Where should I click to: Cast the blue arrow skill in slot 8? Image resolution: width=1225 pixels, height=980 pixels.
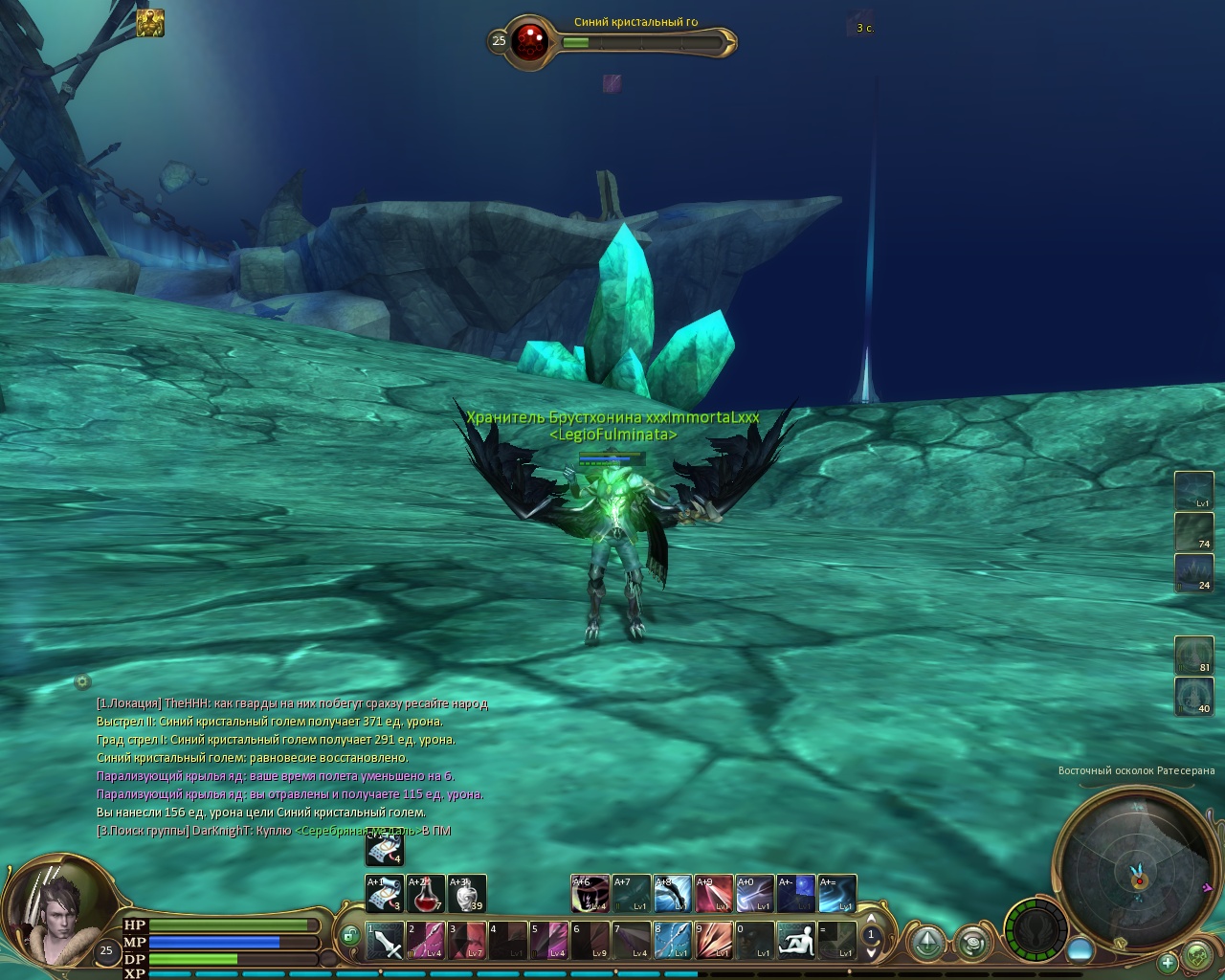[x=672, y=941]
